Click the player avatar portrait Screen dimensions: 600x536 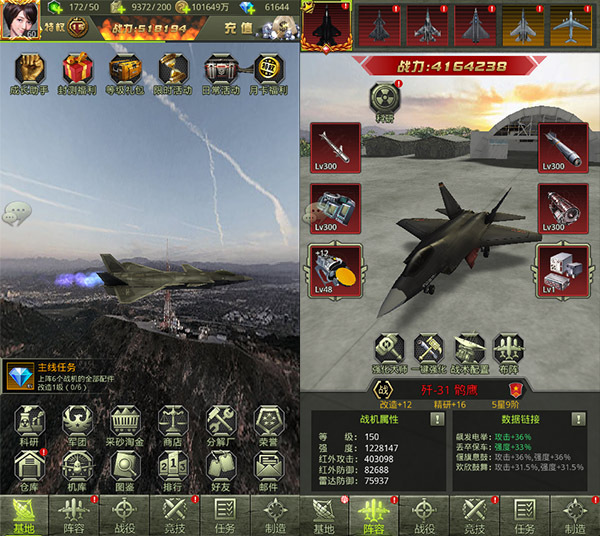(x=19, y=19)
